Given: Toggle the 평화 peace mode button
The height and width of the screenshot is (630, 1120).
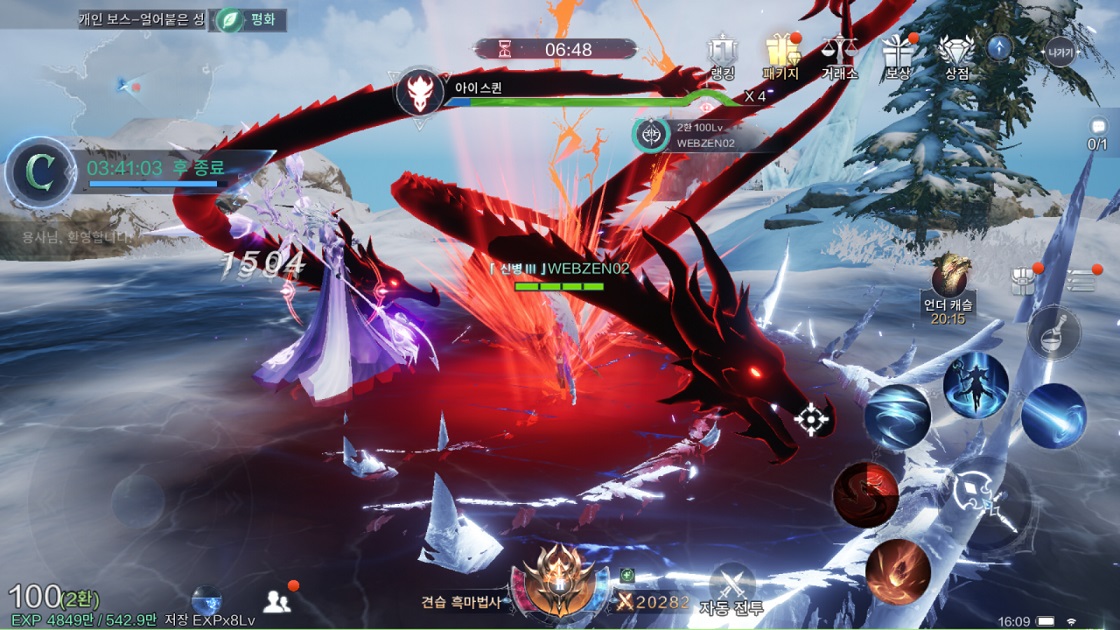Looking at the screenshot, I should click(248, 19).
